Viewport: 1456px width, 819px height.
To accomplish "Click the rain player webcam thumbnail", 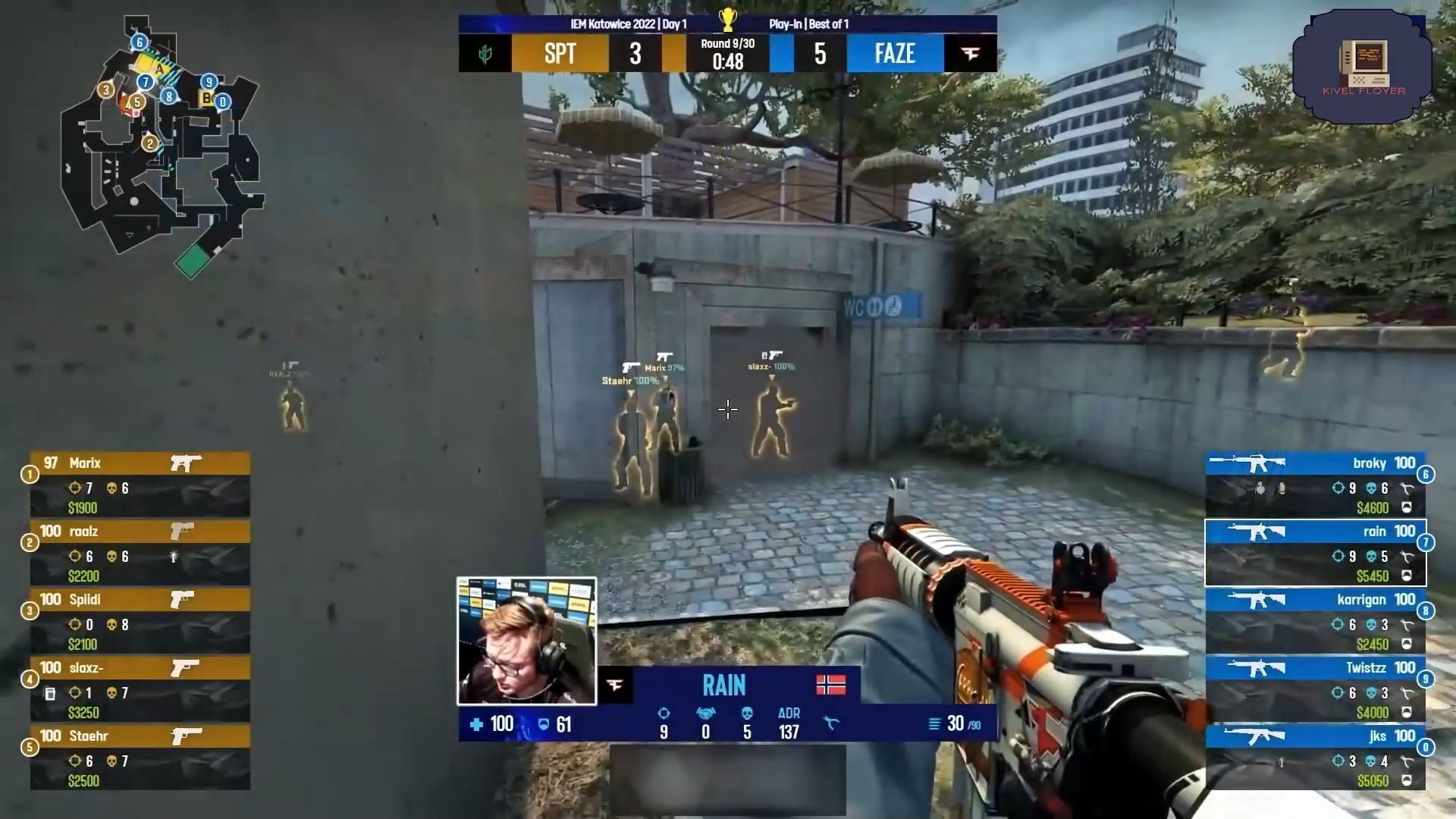I will point(526,641).
